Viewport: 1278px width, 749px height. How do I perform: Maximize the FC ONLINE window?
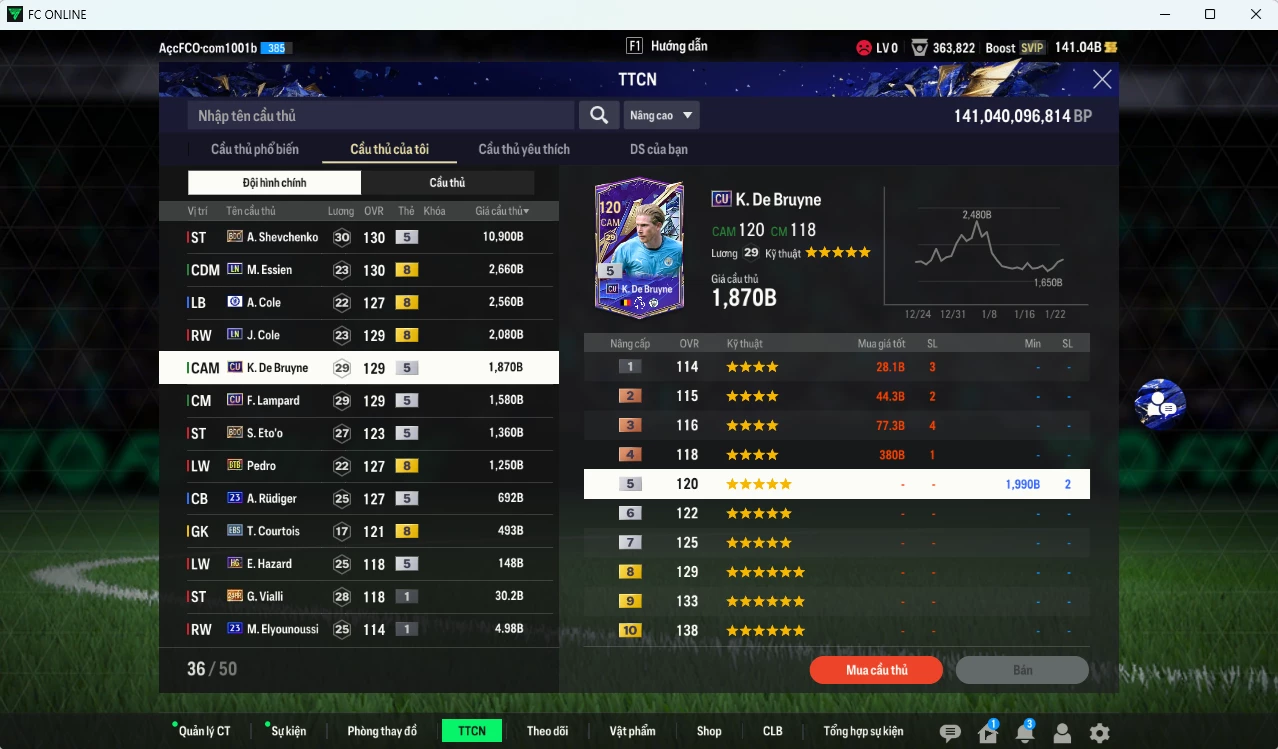pos(1210,14)
